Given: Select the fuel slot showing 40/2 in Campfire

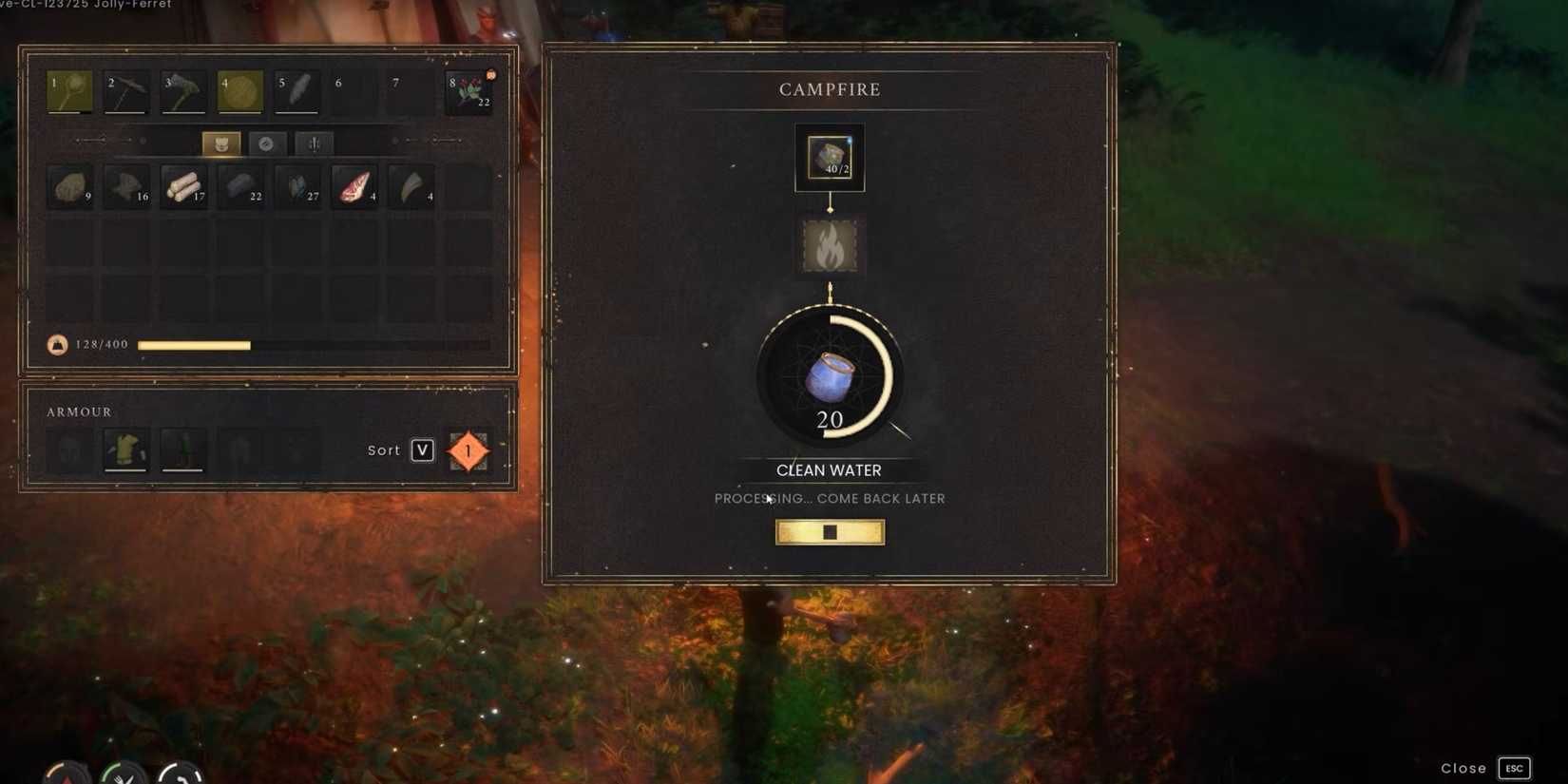Looking at the screenshot, I should coord(829,156).
